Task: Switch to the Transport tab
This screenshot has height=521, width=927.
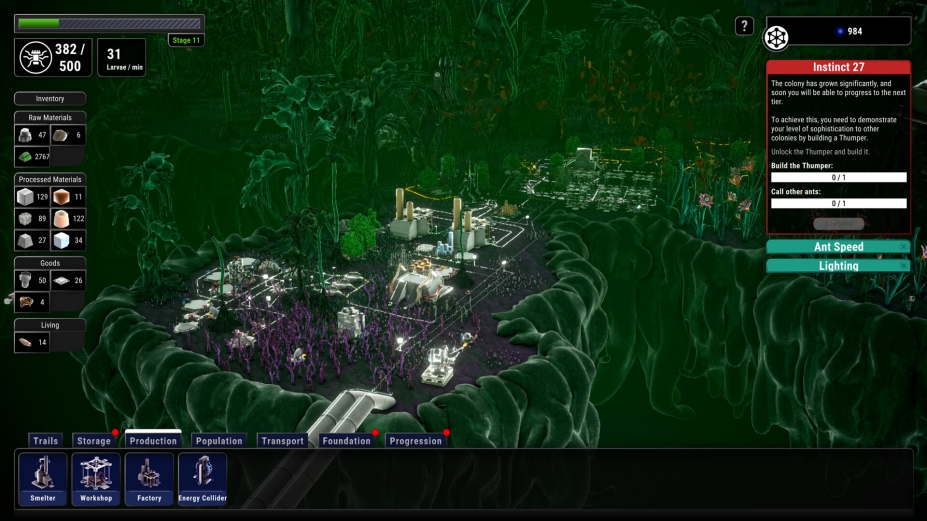Action: tap(282, 441)
